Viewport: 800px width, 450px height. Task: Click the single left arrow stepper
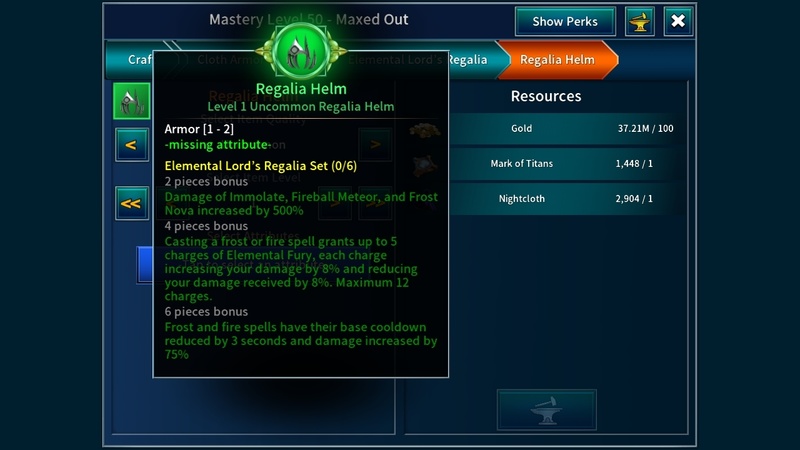[130, 146]
